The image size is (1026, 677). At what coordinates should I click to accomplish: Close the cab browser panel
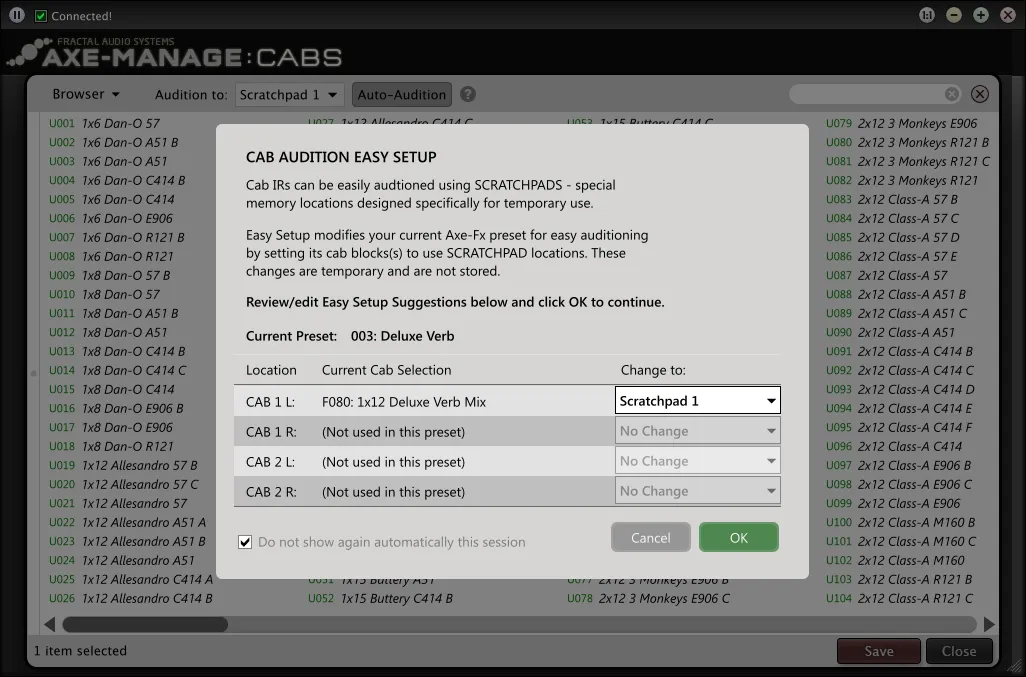pyautogui.click(x=980, y=94)
